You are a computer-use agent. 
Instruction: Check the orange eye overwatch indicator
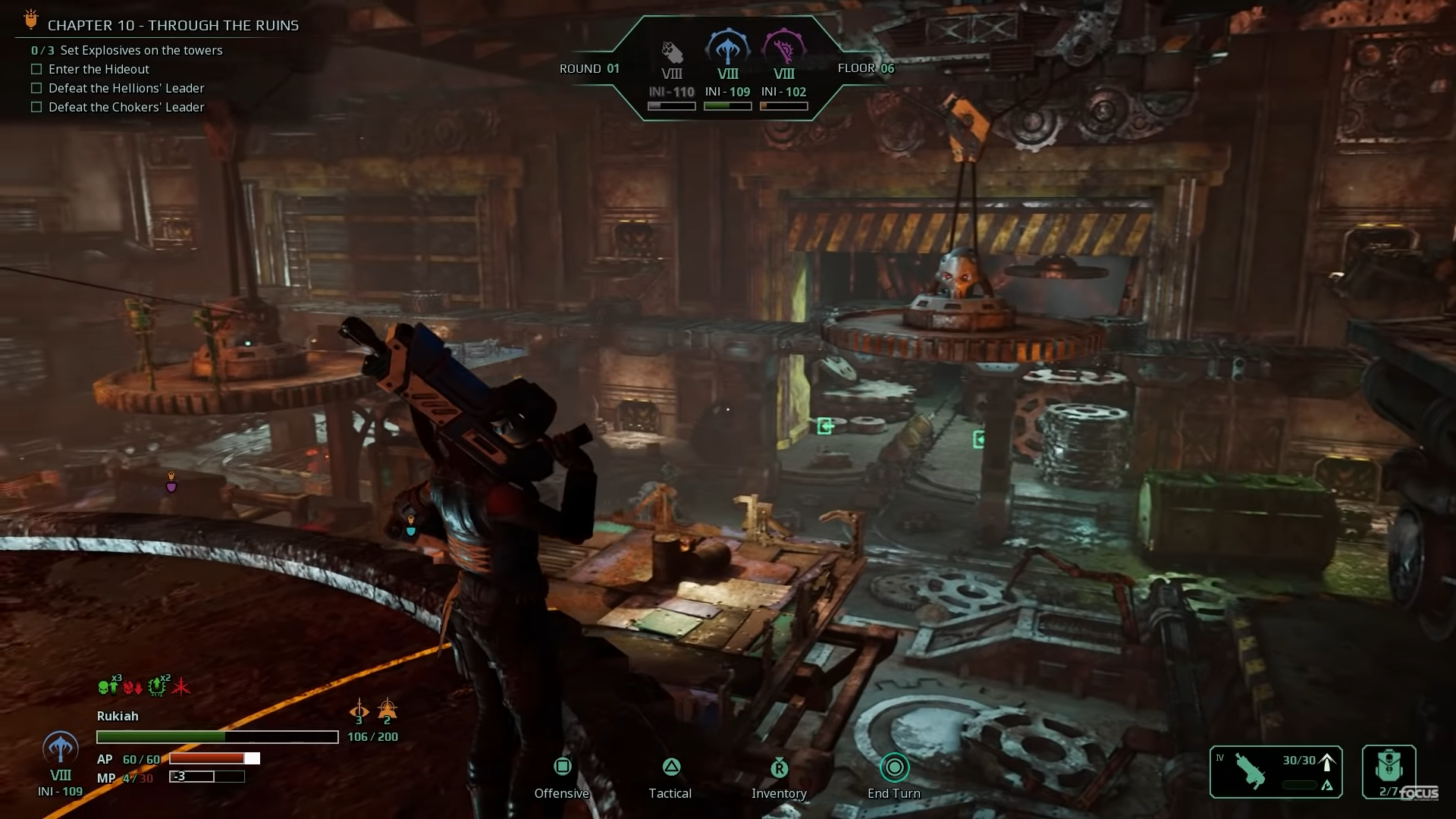[x=359, y=711]
